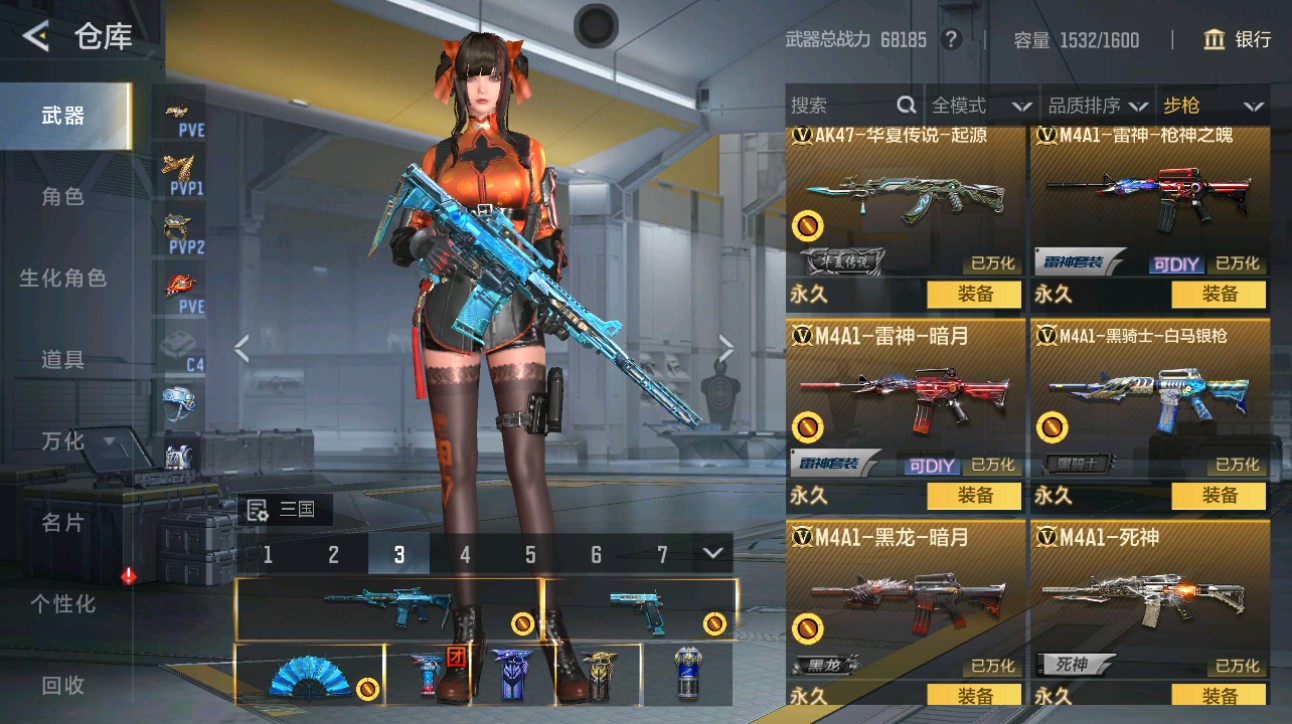Open the 回收 tab
This screenshot has width=1292, height=724.
63,686
